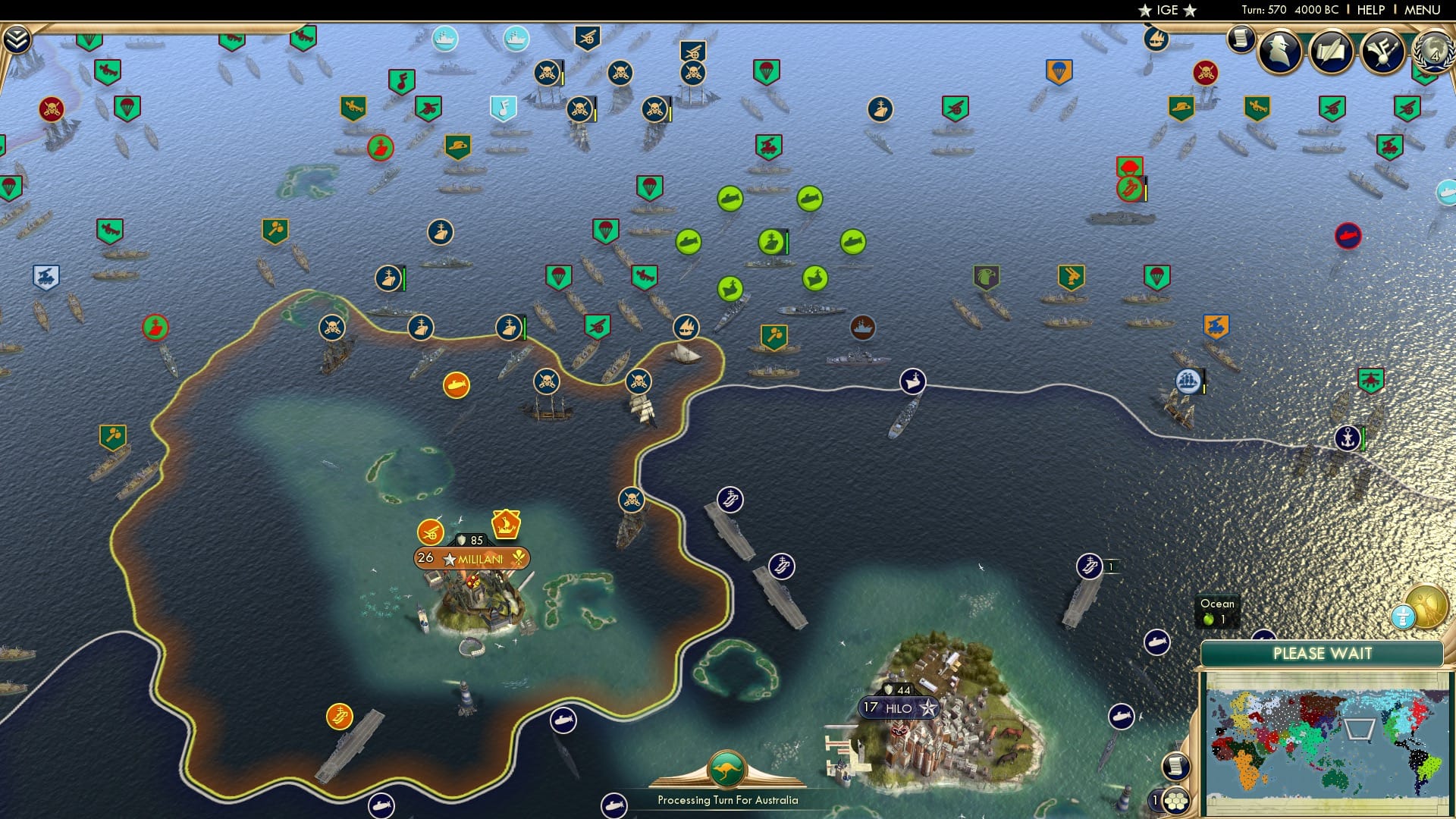This screenshot has width=1456, height=819.
Task: Select the orange submarine unit flag
Action: [x=455, y=384]
